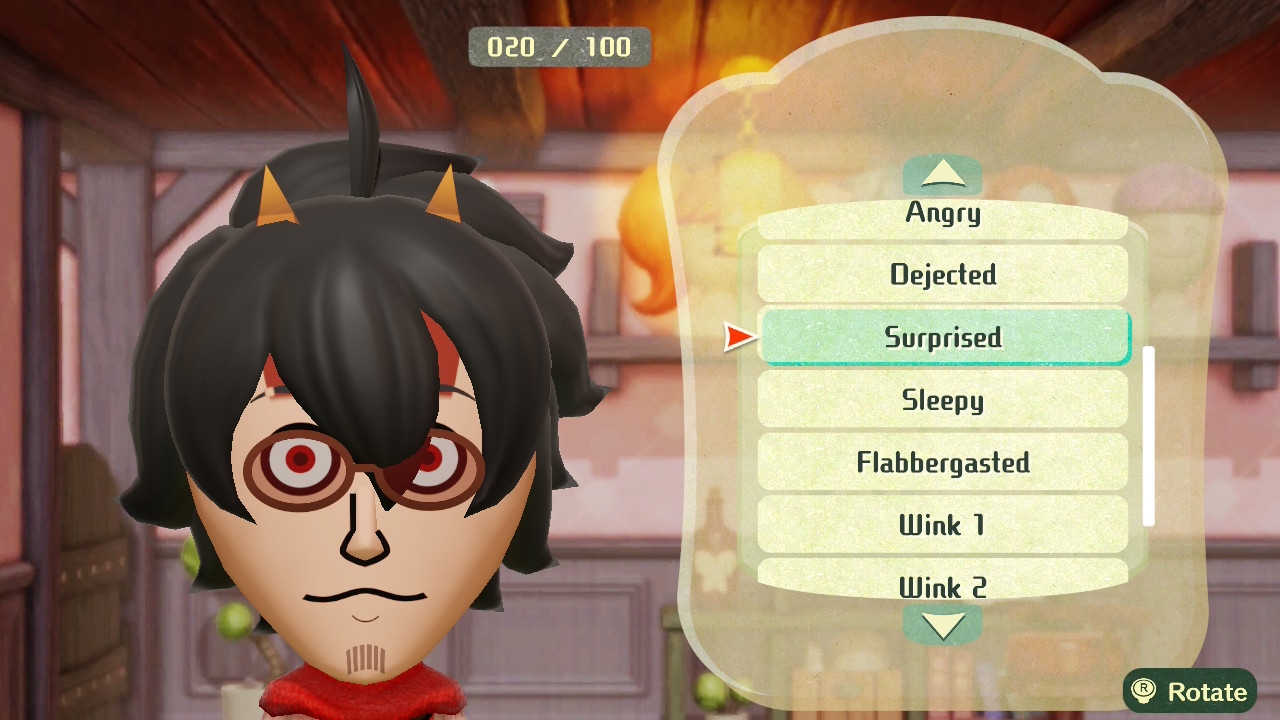The width and height of the screenshot is (1280, 720).
Task: Pick the Surprised expression entry
Action: click(942, 337)
